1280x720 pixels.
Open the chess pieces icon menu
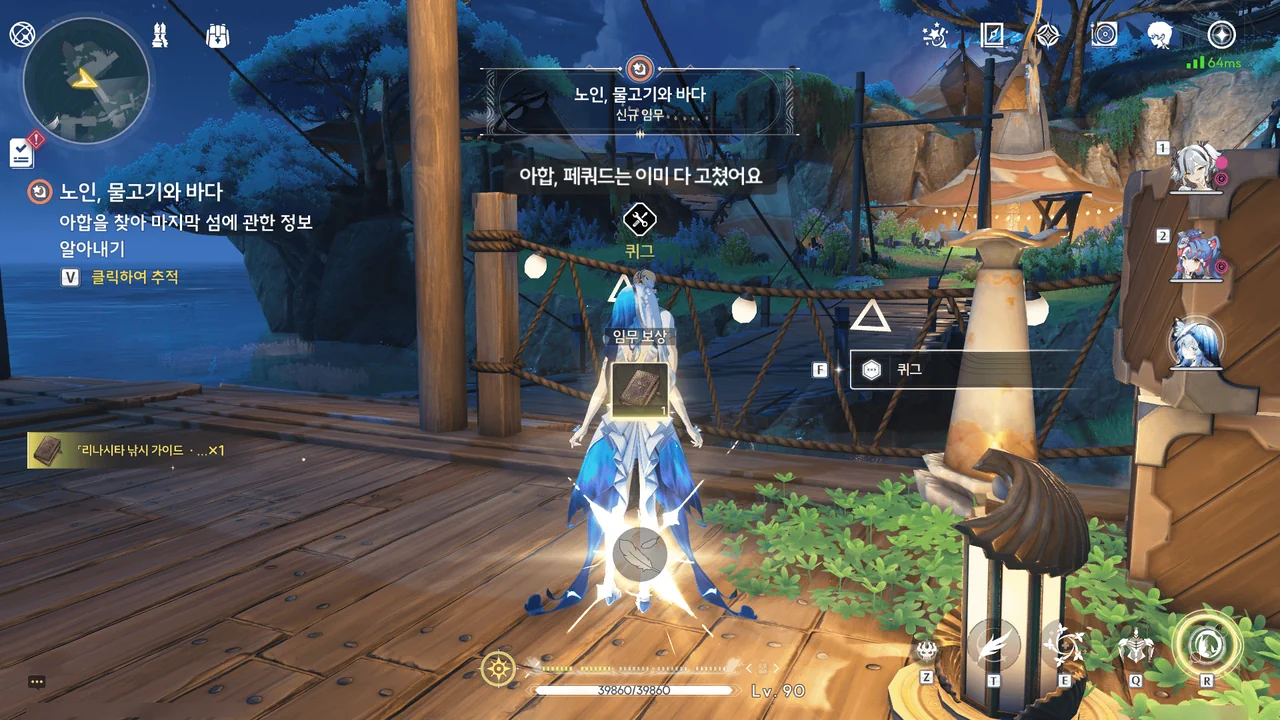pyautogui.click(x=160, y=35)
